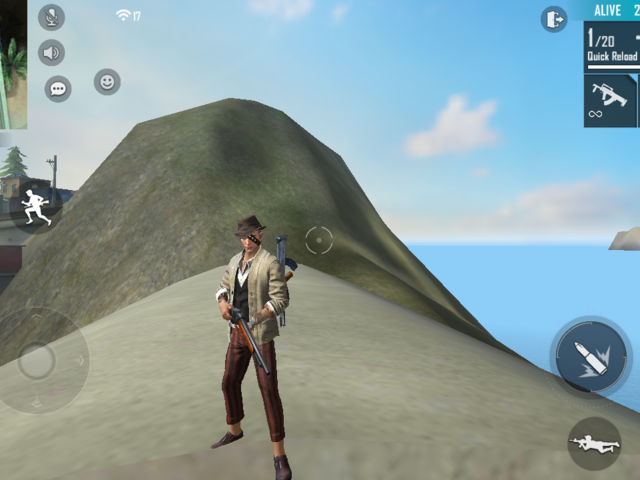640x480 pixels.
Task: Fire the weapon with the bullet button
Action: tap(590, 357)
